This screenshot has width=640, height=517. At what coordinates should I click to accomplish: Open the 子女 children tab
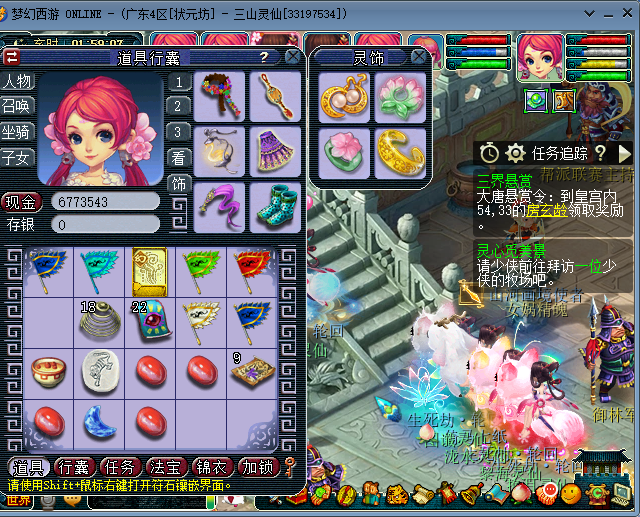[x=17, y=157]
